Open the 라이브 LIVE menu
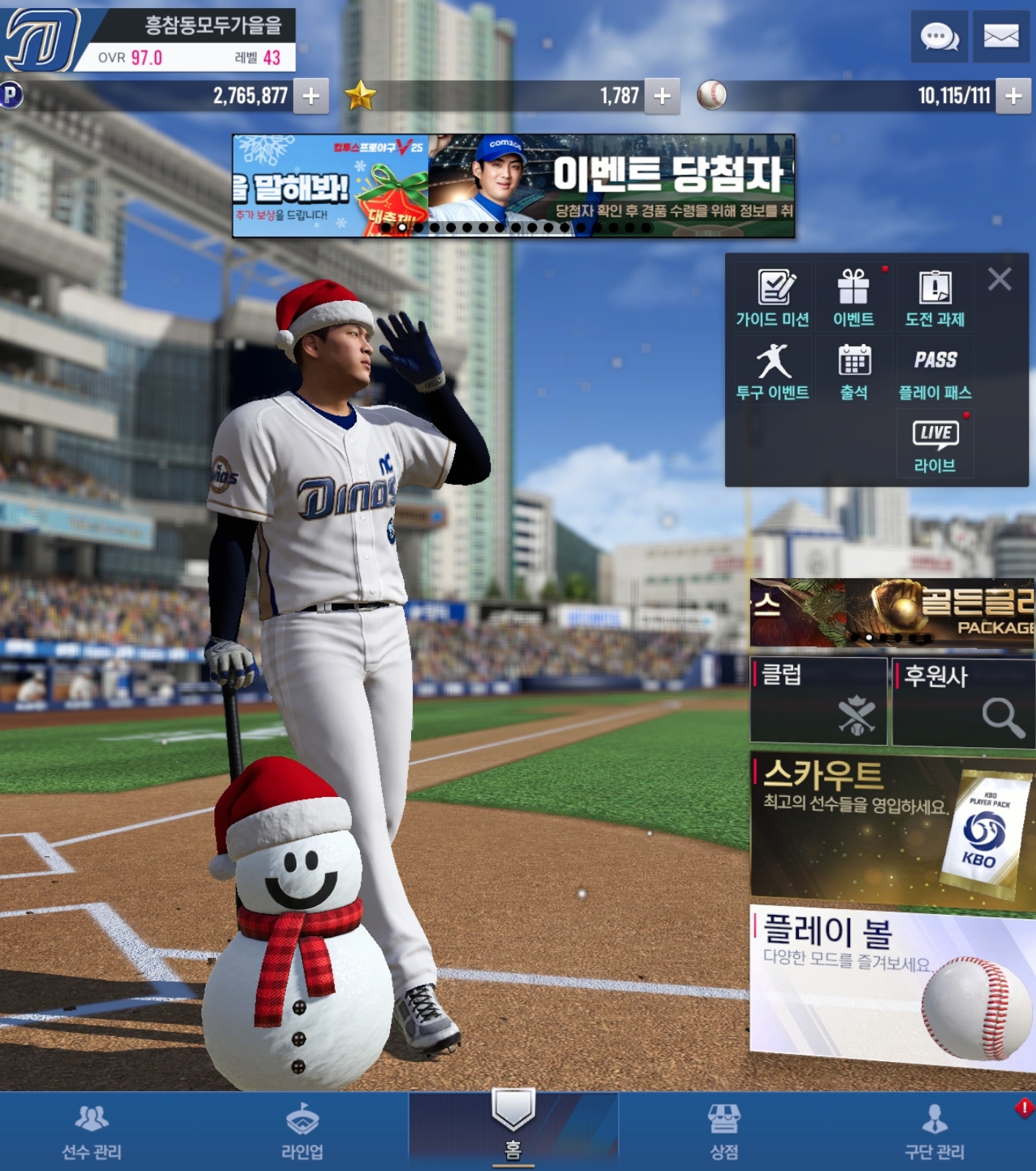Image resolution: width=1036 pixels, height=1171 pixels. pos(935,444)
